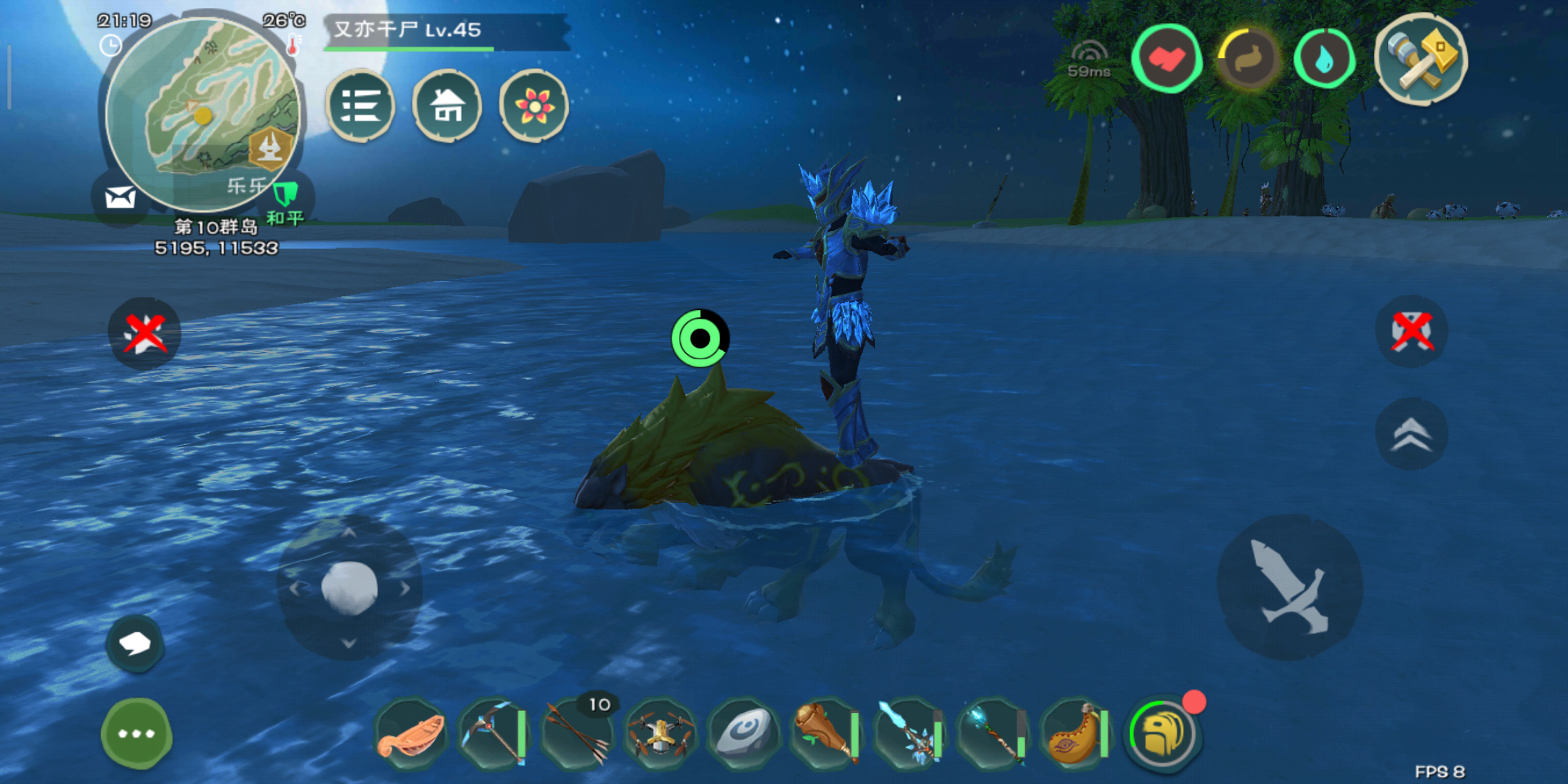Open the mail envelope icon

click(120, 197)
